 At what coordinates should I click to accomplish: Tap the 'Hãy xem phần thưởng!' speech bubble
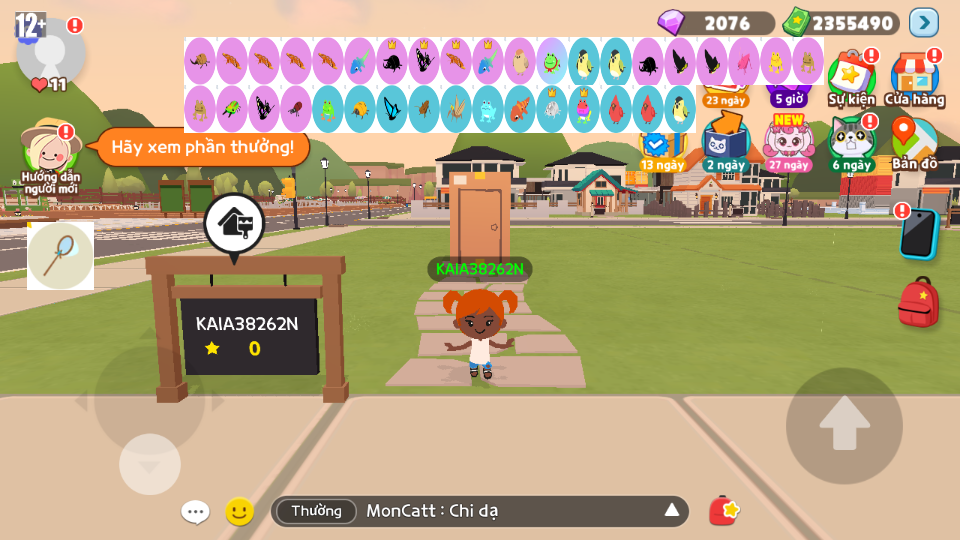point(202,147)
